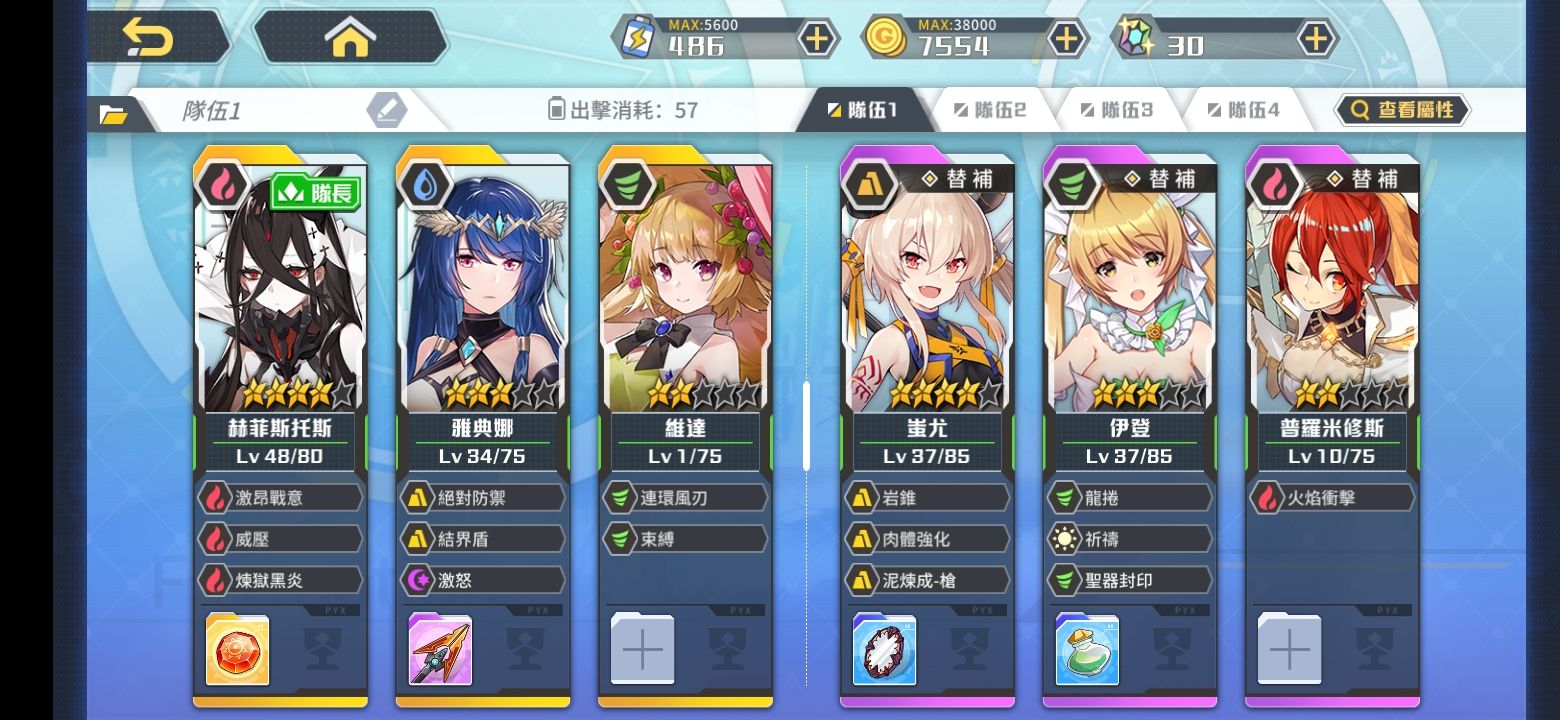Screen dimensions: 1560x720
Task: Open the team folder icon
Action: tap(114, 114)
